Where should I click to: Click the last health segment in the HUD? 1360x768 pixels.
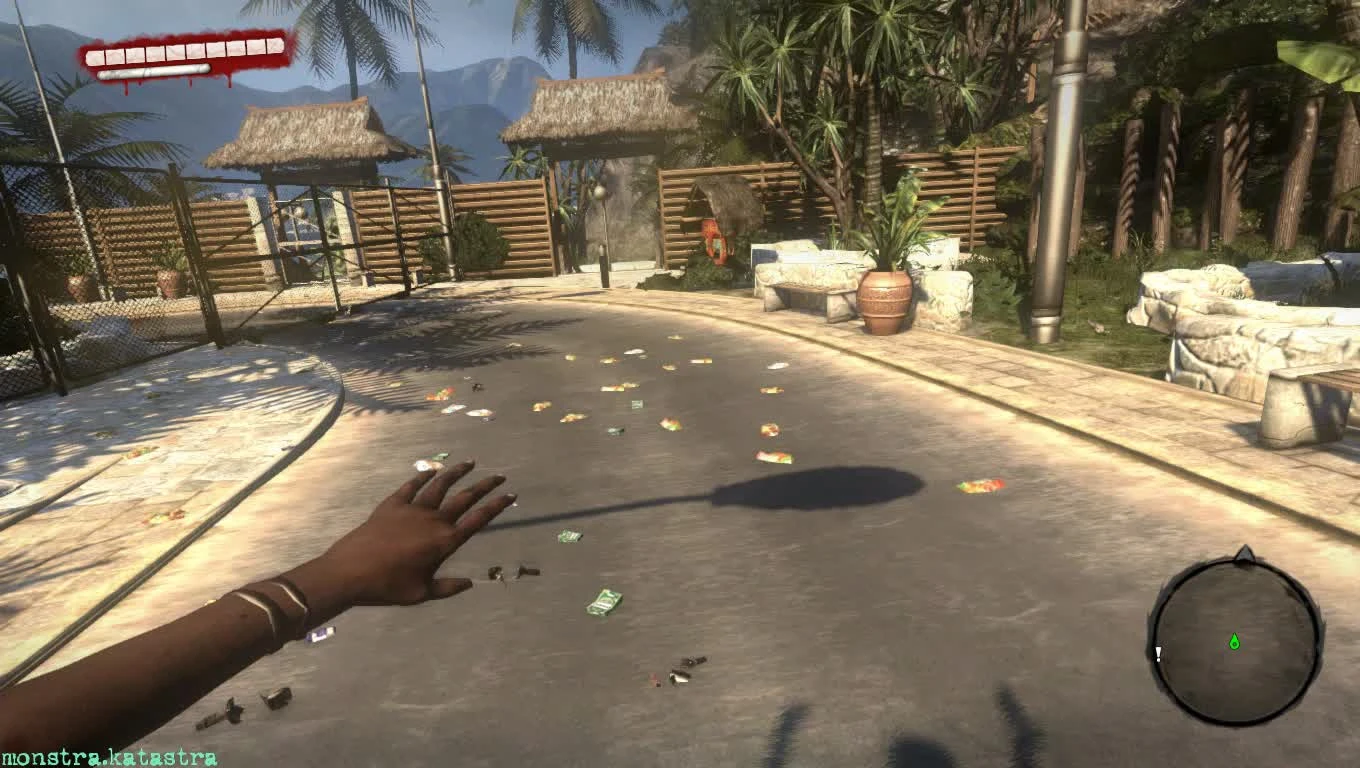pos(275,47)
